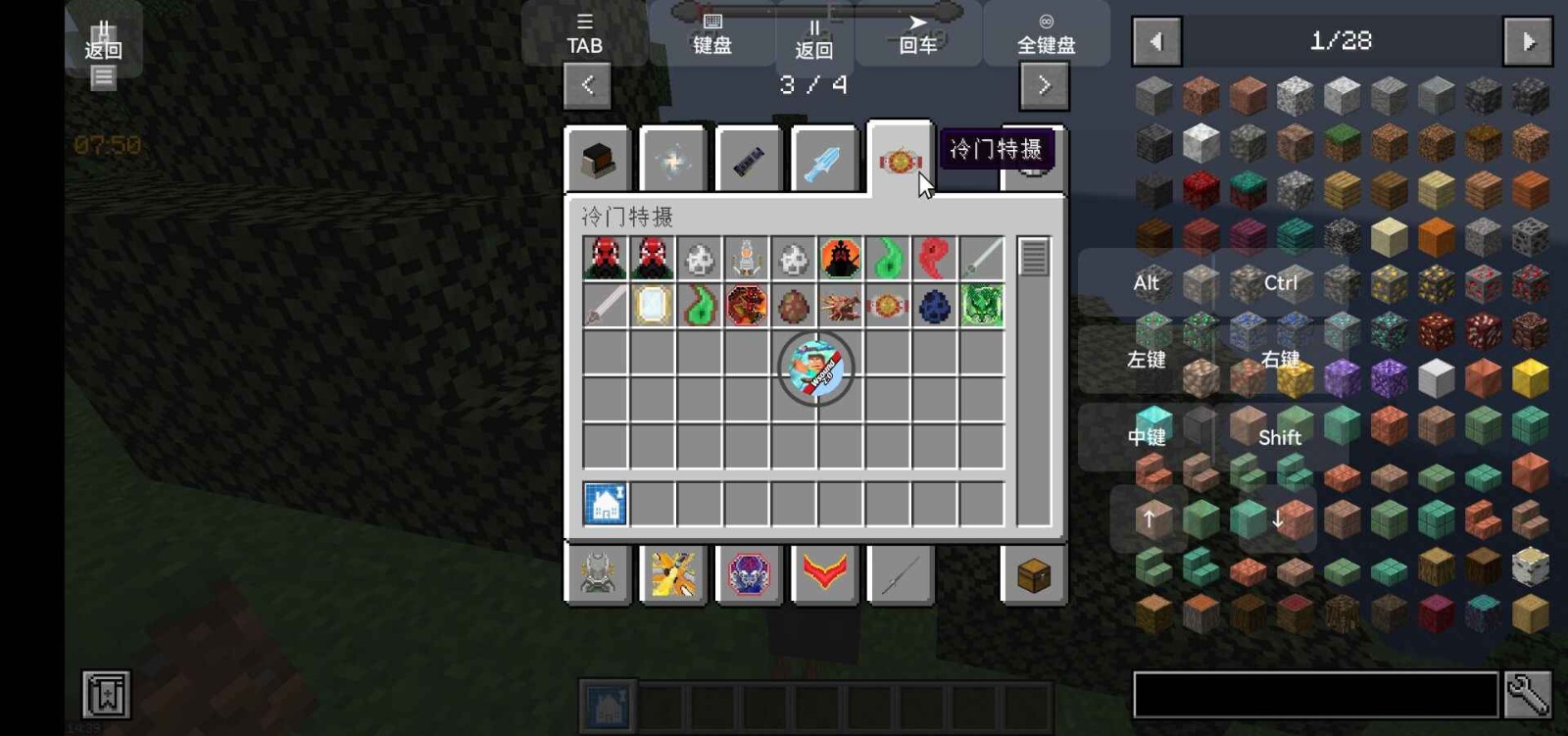
Task: Select the green dragon head item
Action: (981, 306)
